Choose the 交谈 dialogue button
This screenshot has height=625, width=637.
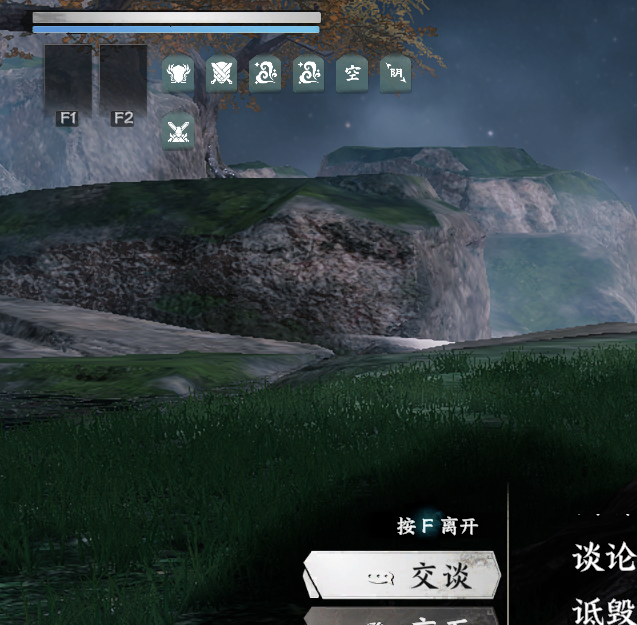(x=402, y=576)
